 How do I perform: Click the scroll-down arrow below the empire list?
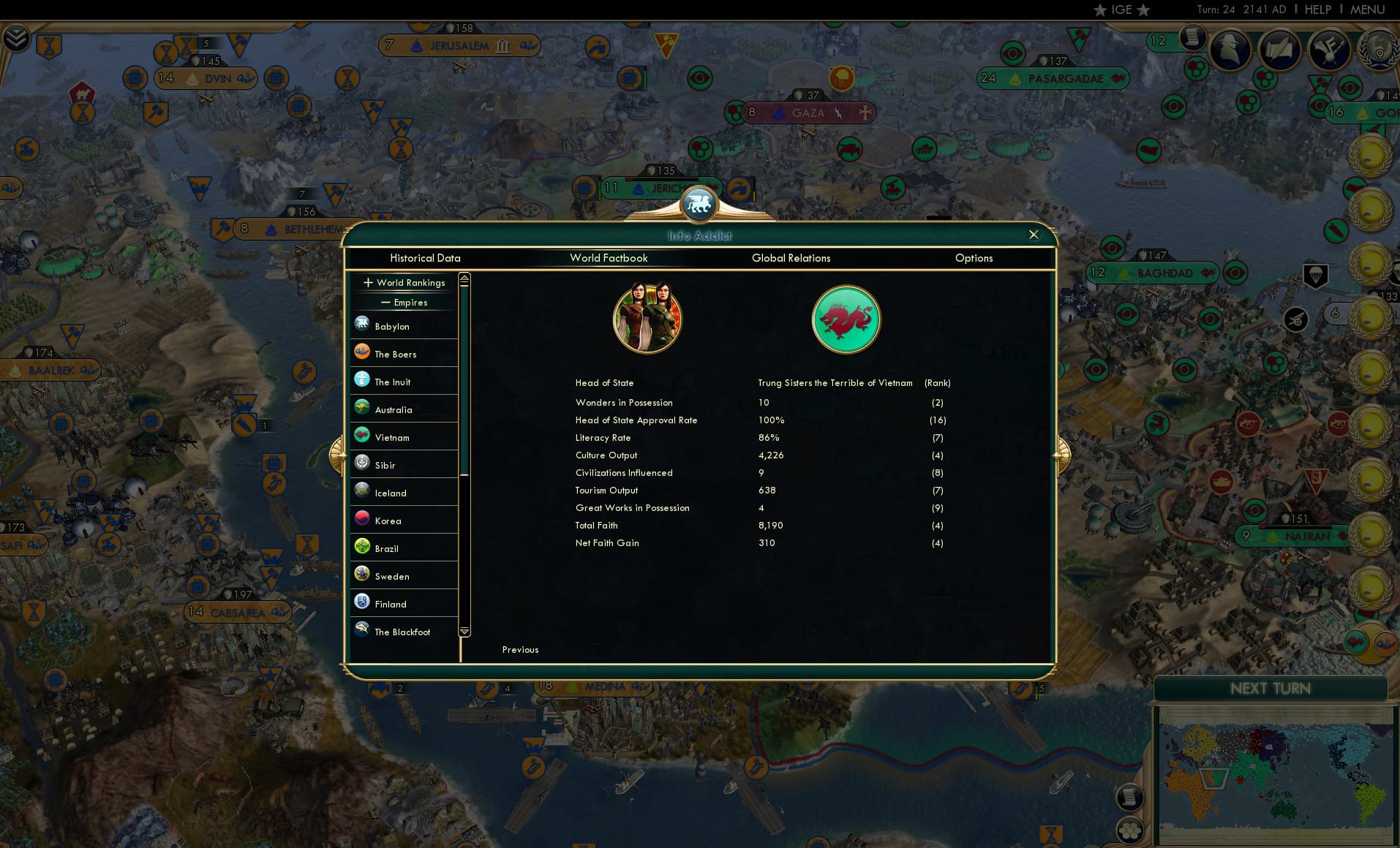[x=464, y=632]
